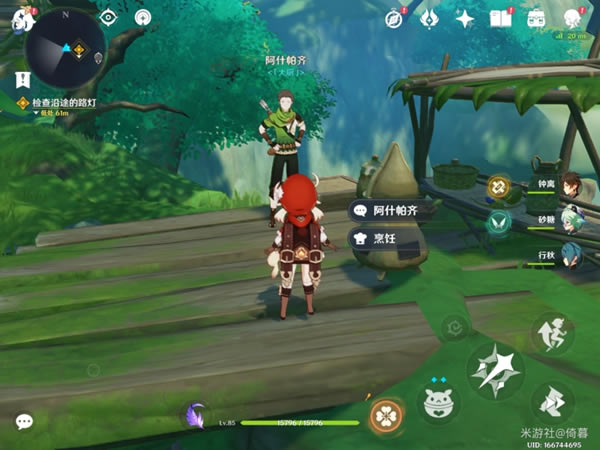Open the chat speech bubble

pos(24,422)
